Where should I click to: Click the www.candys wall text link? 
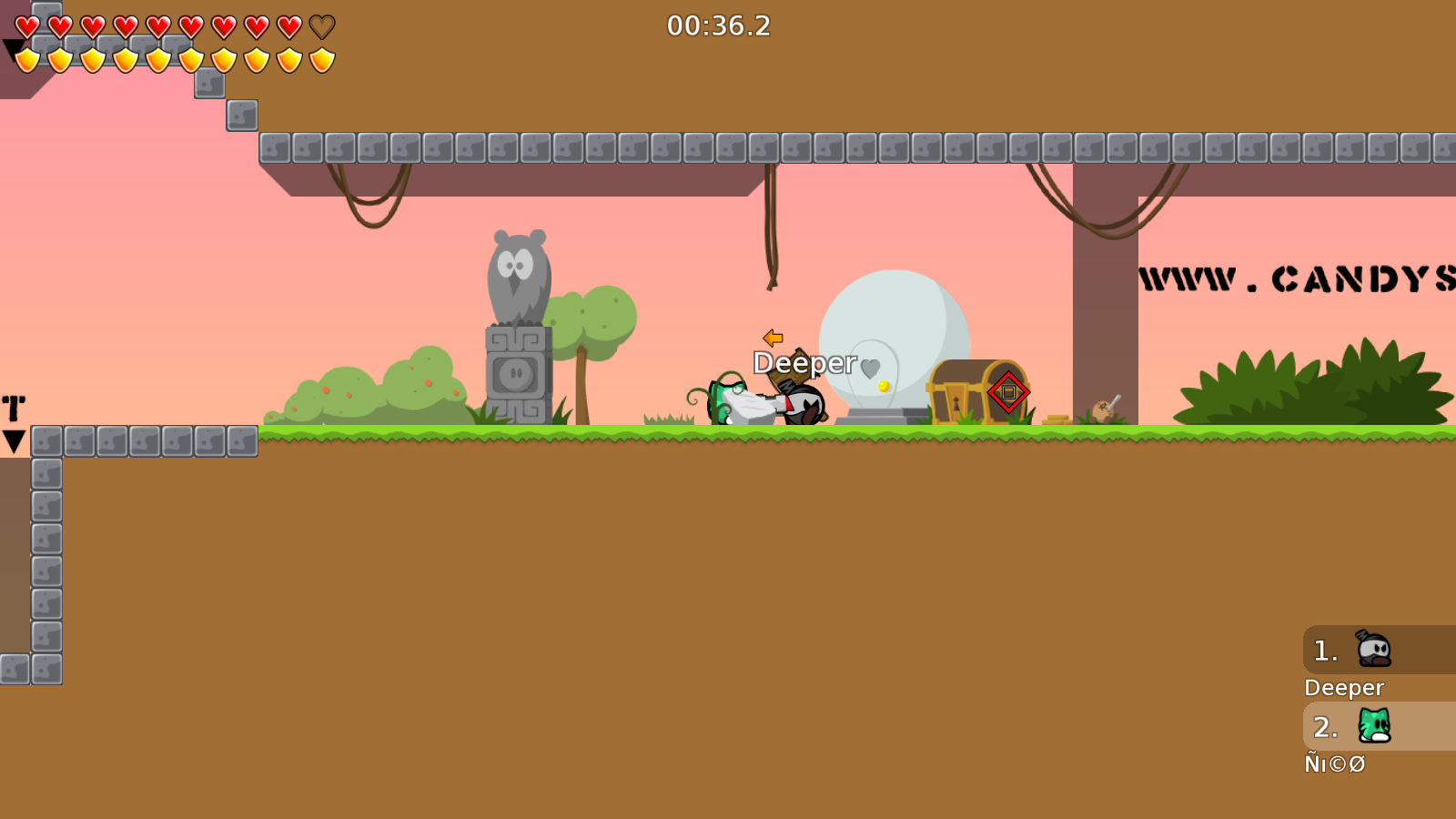pos(1290,276)
